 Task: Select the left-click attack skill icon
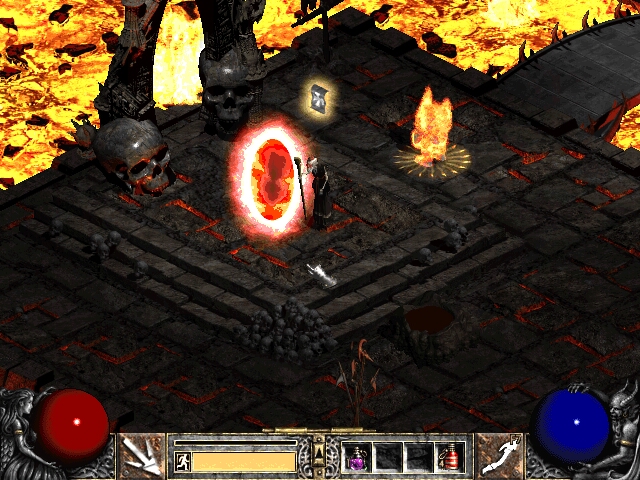tap(142, 456)
